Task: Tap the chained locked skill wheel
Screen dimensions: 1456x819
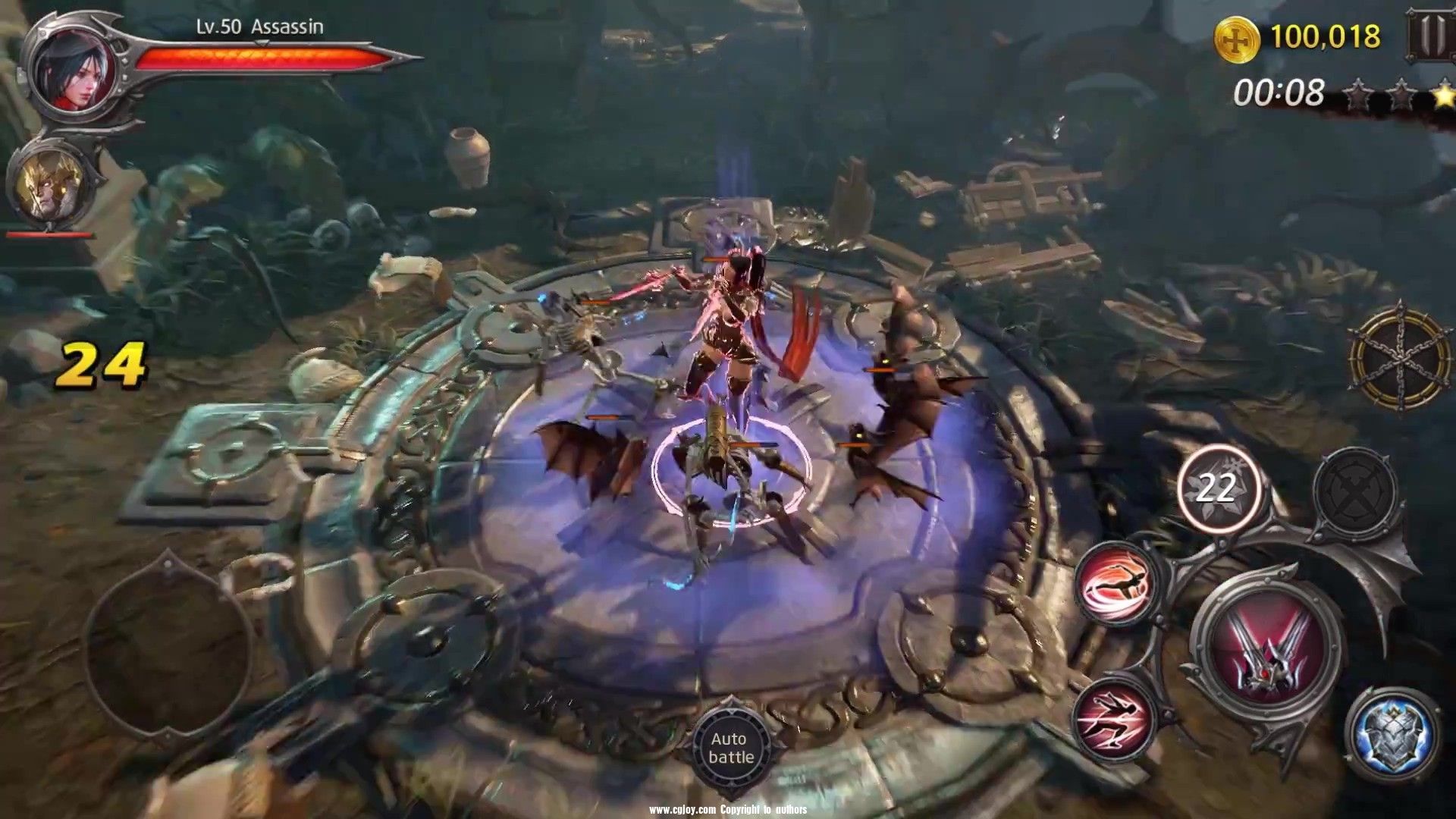Action: (x=1400, y=356)
